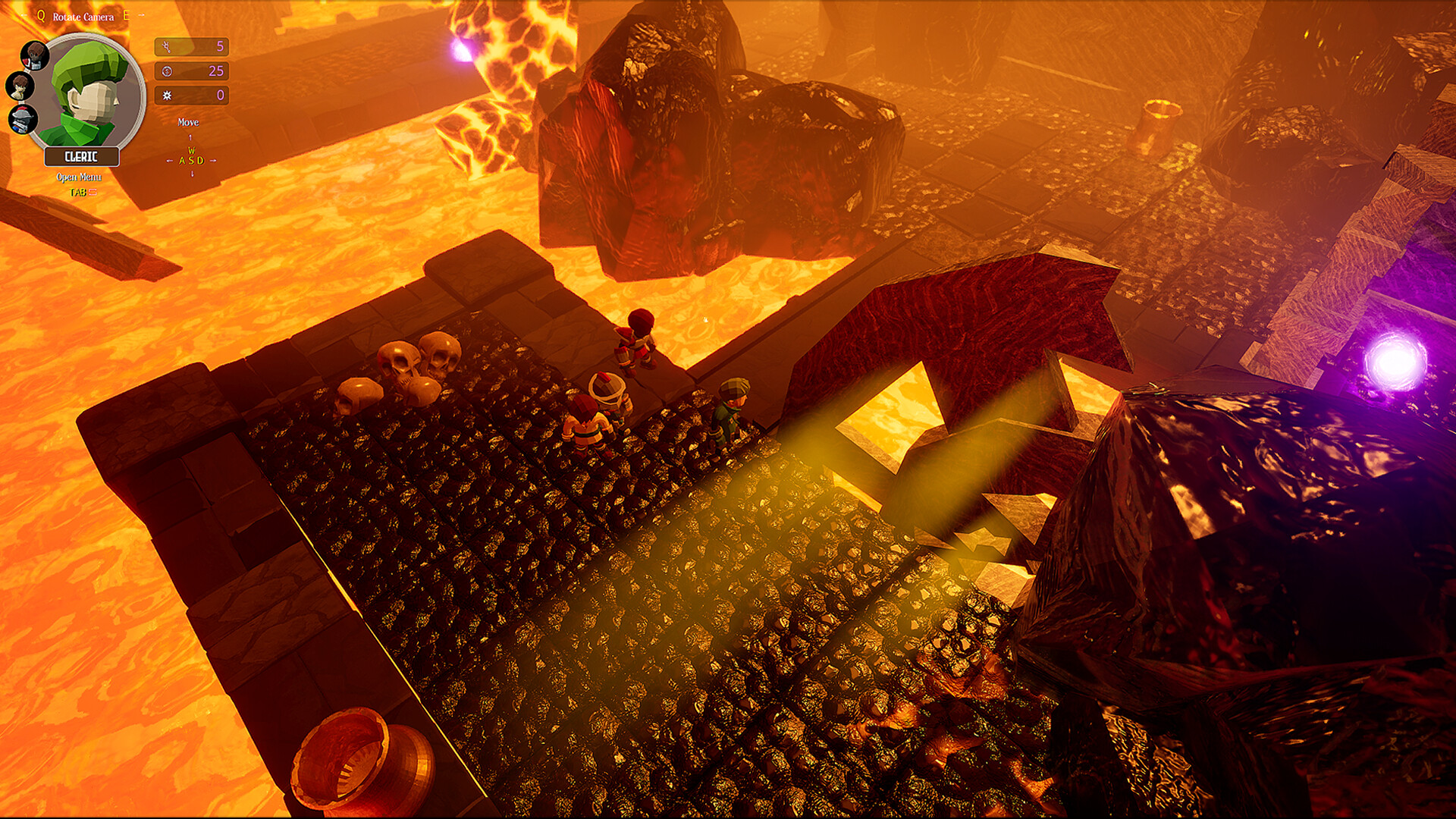
Task: Click the sun/energy resource icon showing zero
Action: (166, 96)
